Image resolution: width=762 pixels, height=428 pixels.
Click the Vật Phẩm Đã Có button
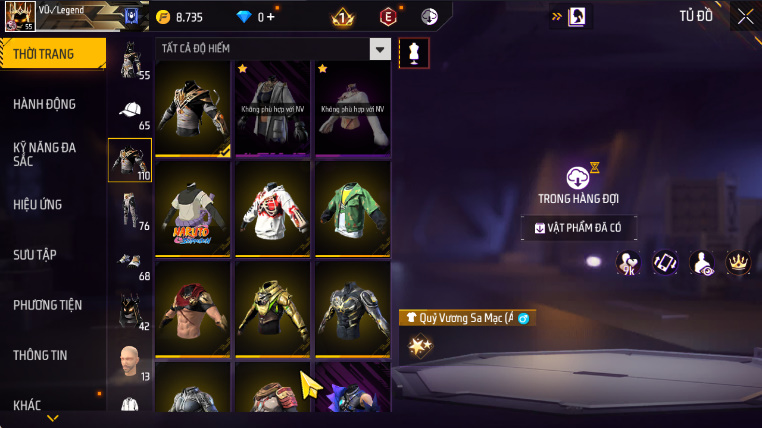tap(578, 228)
